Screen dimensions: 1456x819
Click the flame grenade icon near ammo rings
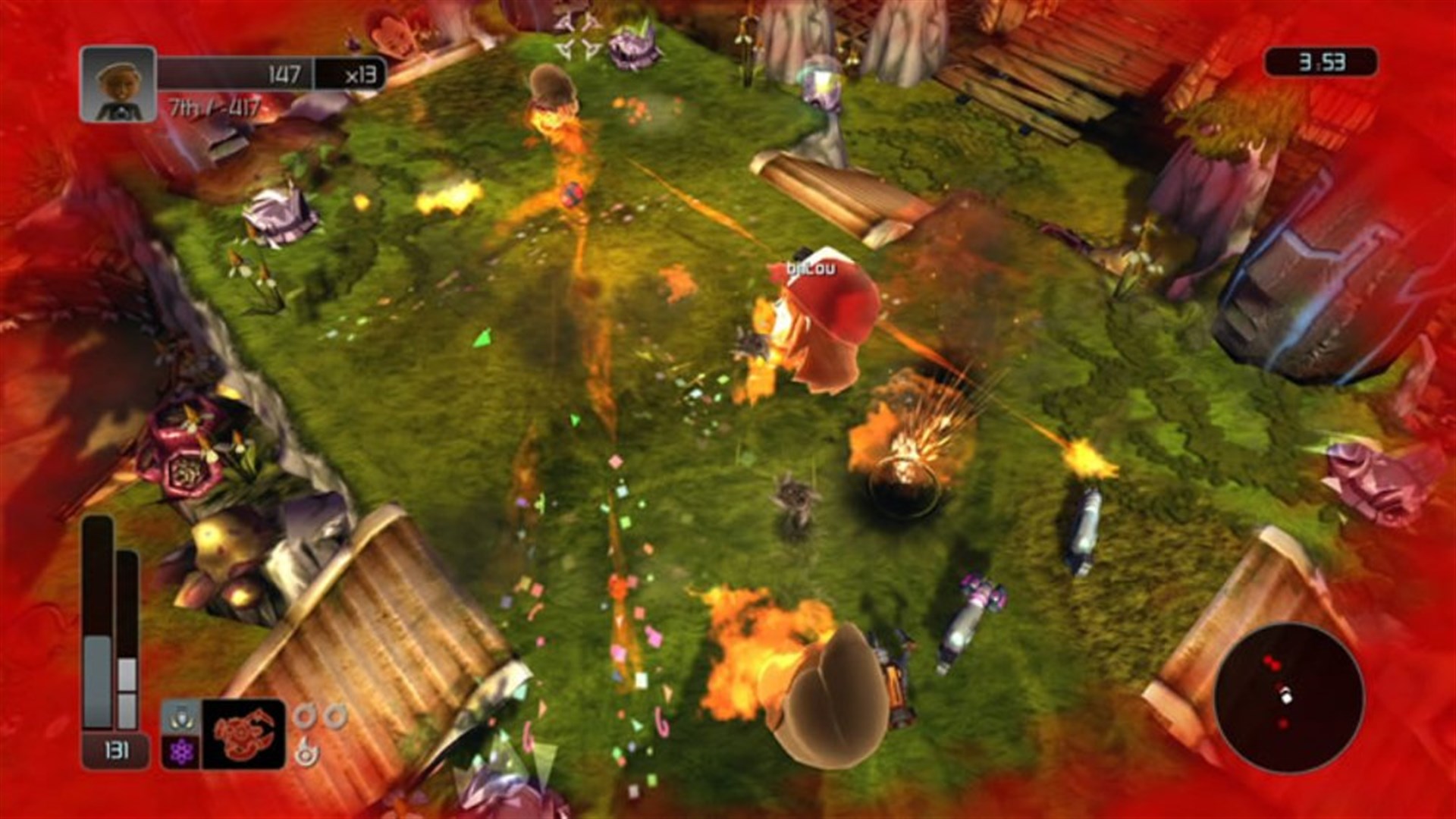coord(307,754)
